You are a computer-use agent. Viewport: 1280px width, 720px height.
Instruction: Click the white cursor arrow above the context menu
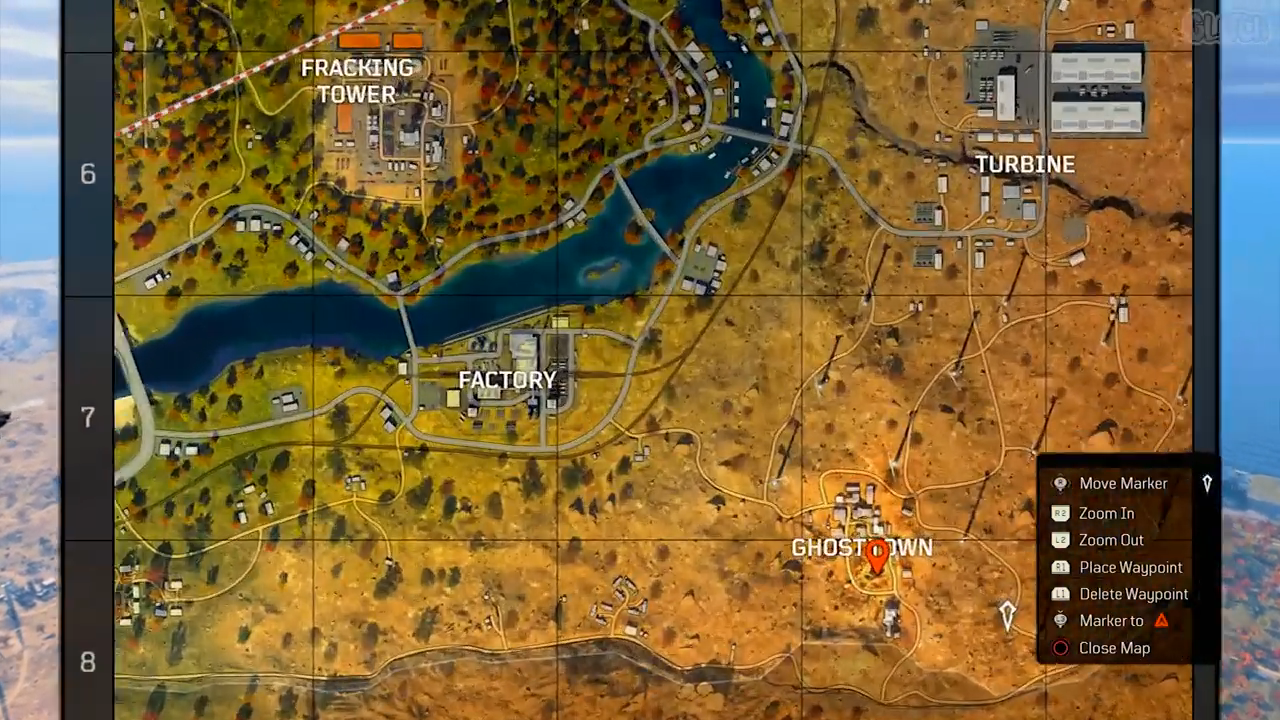[1207, 483]
